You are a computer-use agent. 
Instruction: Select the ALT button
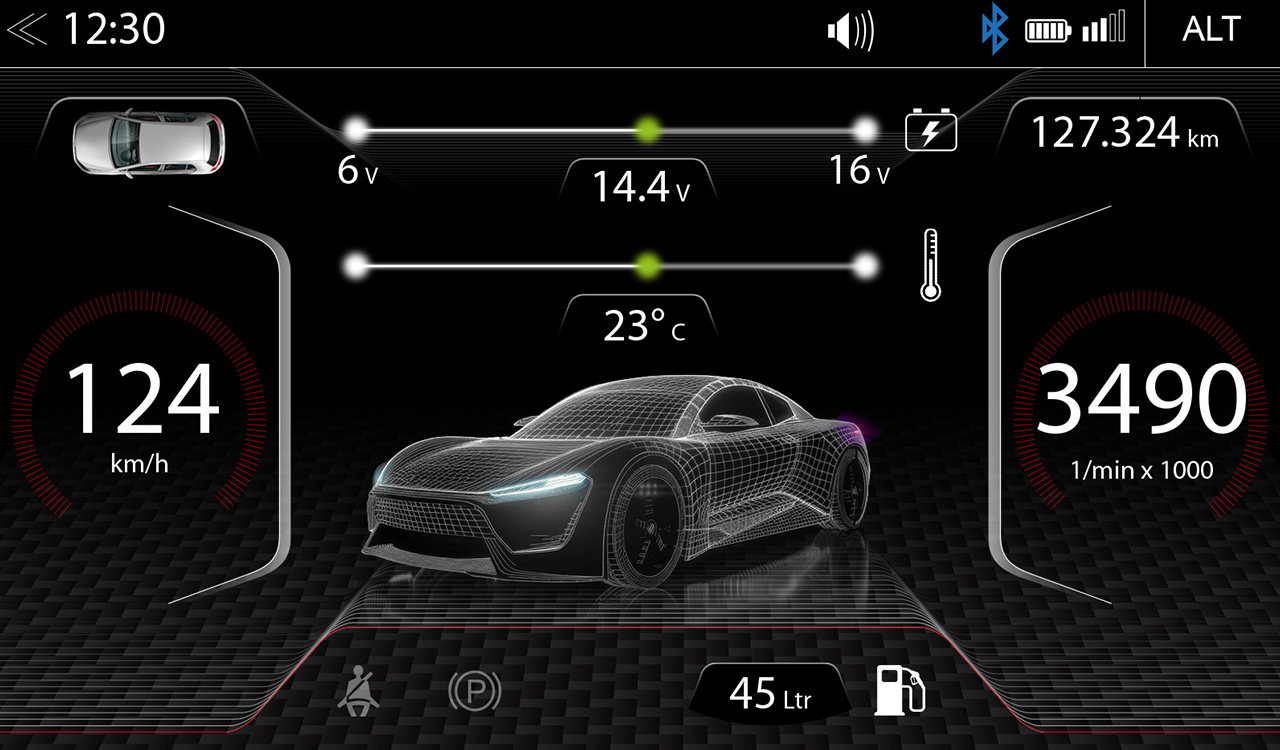click(1211, 30)
